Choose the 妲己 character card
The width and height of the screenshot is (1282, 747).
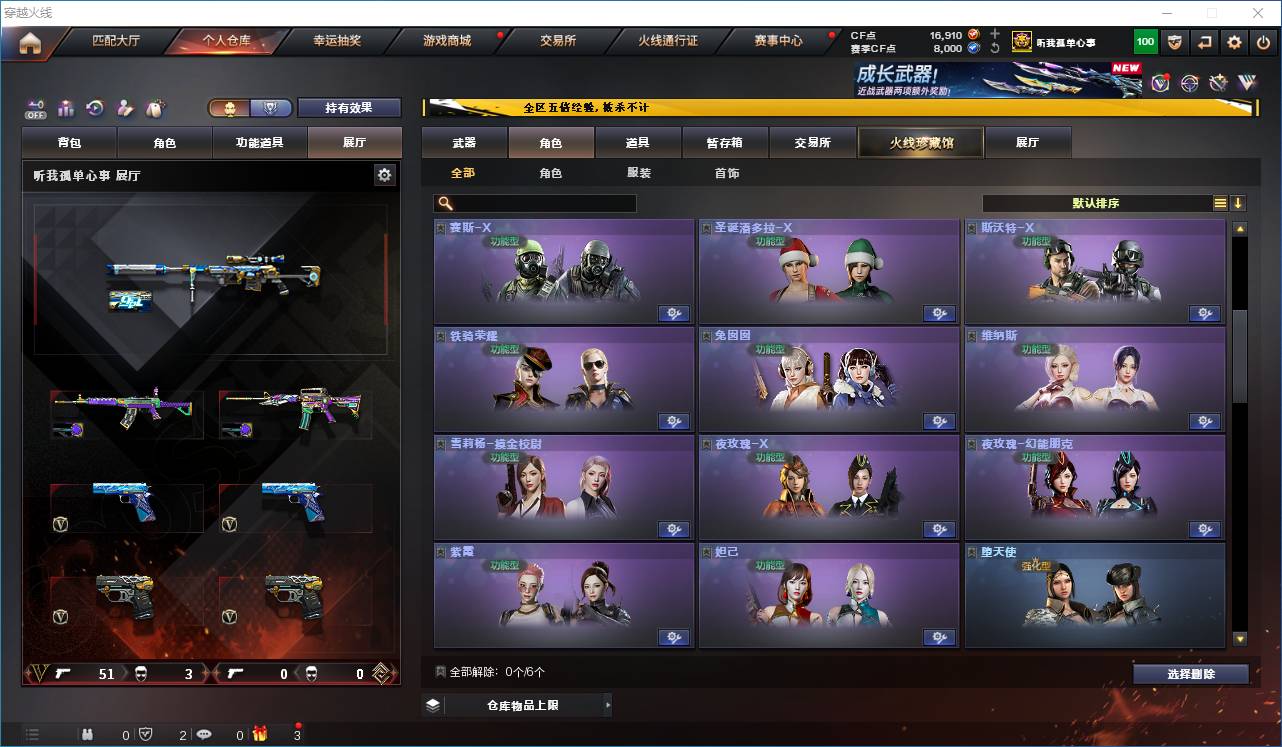829,595
